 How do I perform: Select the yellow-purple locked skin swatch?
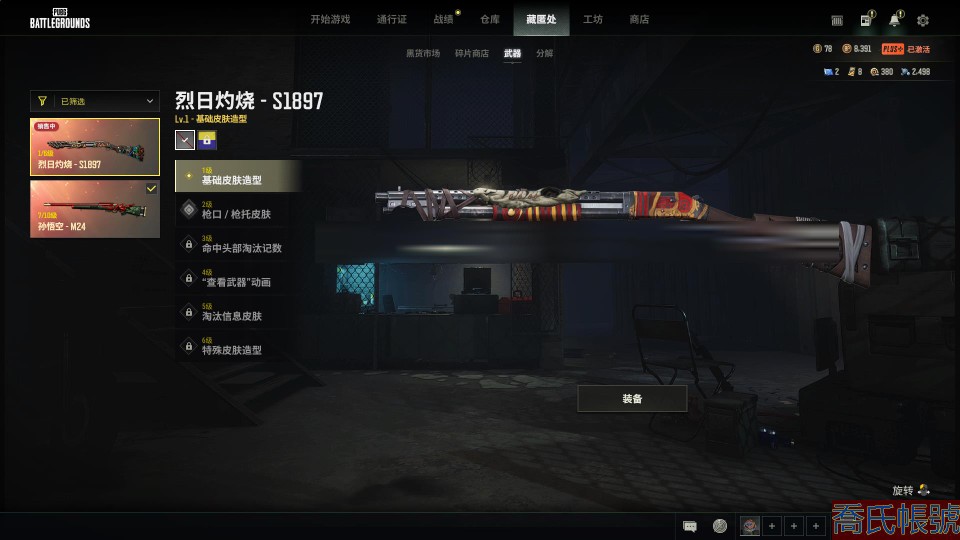pos(207,141)
